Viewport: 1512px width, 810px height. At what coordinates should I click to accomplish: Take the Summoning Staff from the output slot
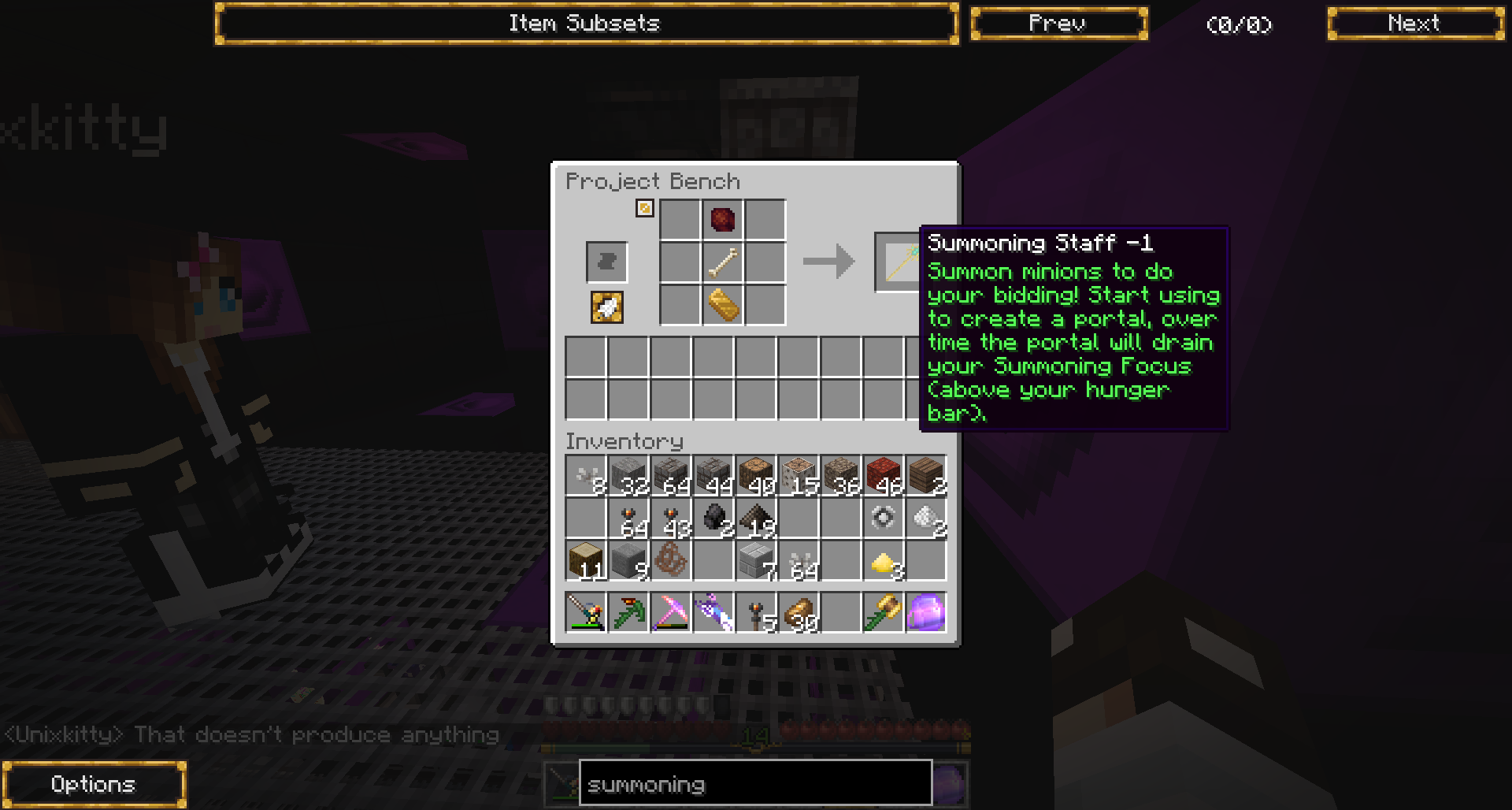(x=898, y=262)
